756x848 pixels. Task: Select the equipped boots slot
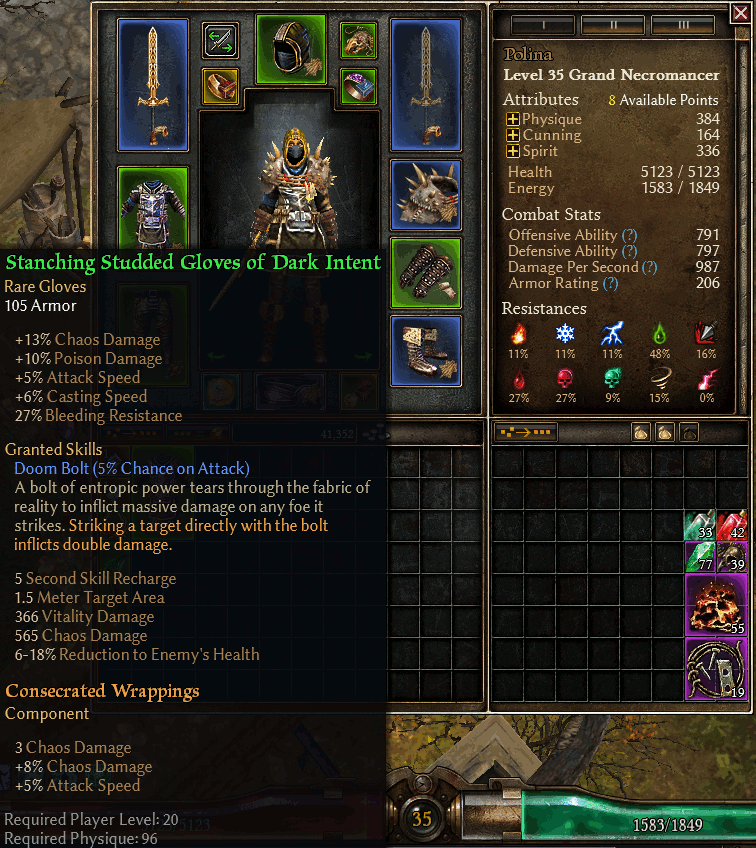tap(425, 350)
